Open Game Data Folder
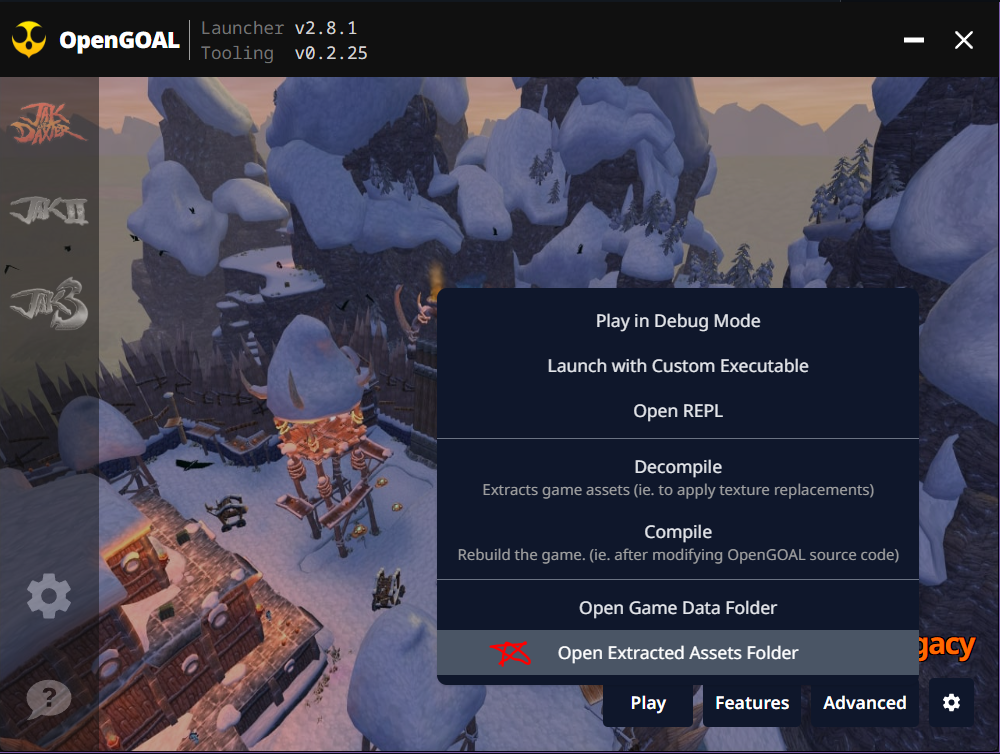Screen dimensions: 1000x754 click(678, 608)
